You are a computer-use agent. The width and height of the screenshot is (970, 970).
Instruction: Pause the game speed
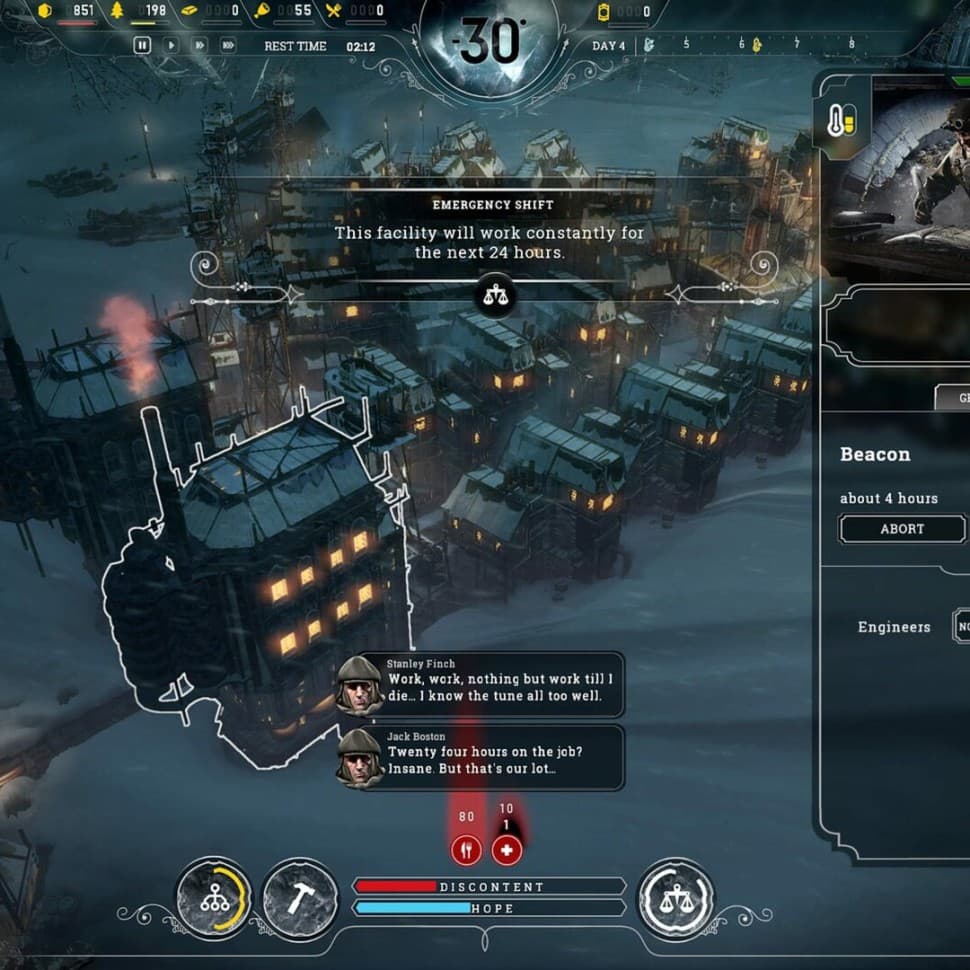(x=142, y=45)
